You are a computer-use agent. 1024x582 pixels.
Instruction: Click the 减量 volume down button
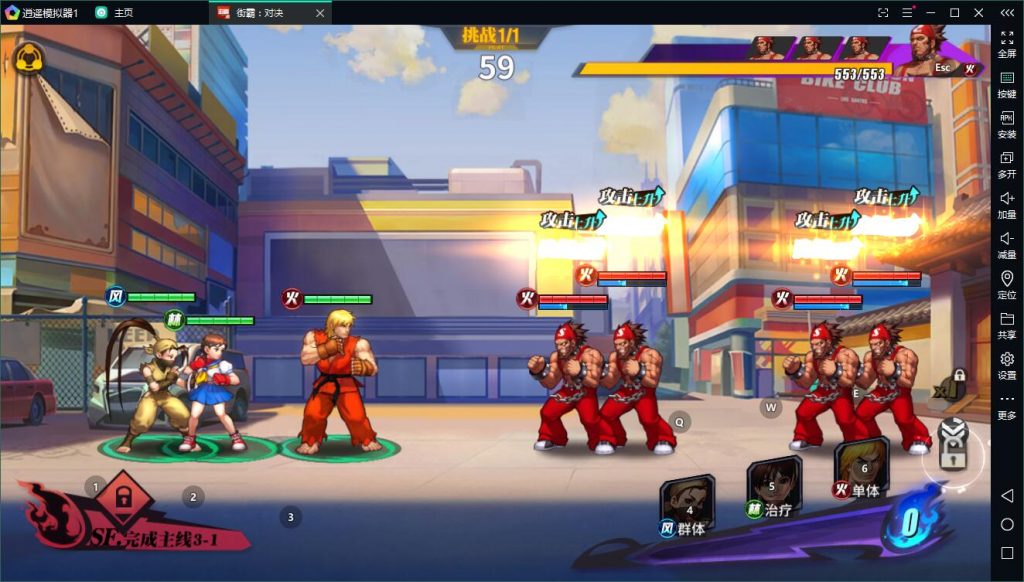(x=1007, y=244)
